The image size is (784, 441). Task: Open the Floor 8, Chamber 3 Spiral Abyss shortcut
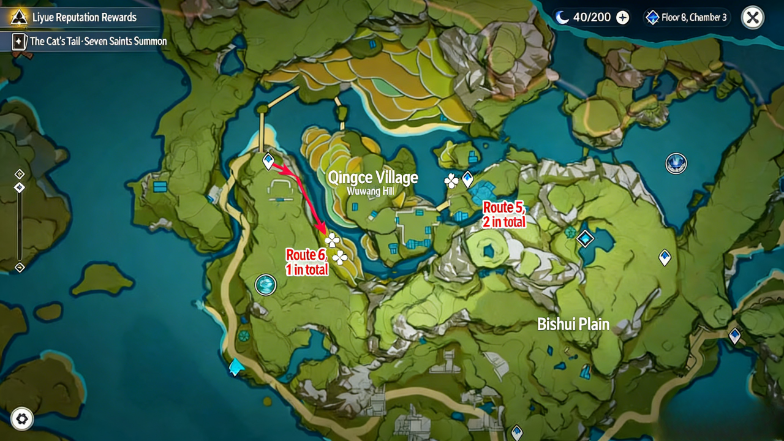[x=686, y=17]
